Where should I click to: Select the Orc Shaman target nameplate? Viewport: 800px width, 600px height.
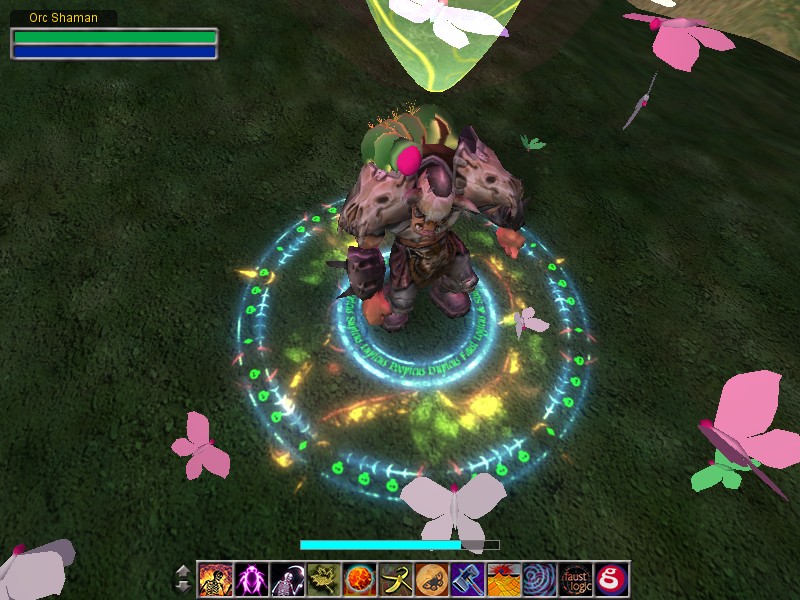pos(64,18)
